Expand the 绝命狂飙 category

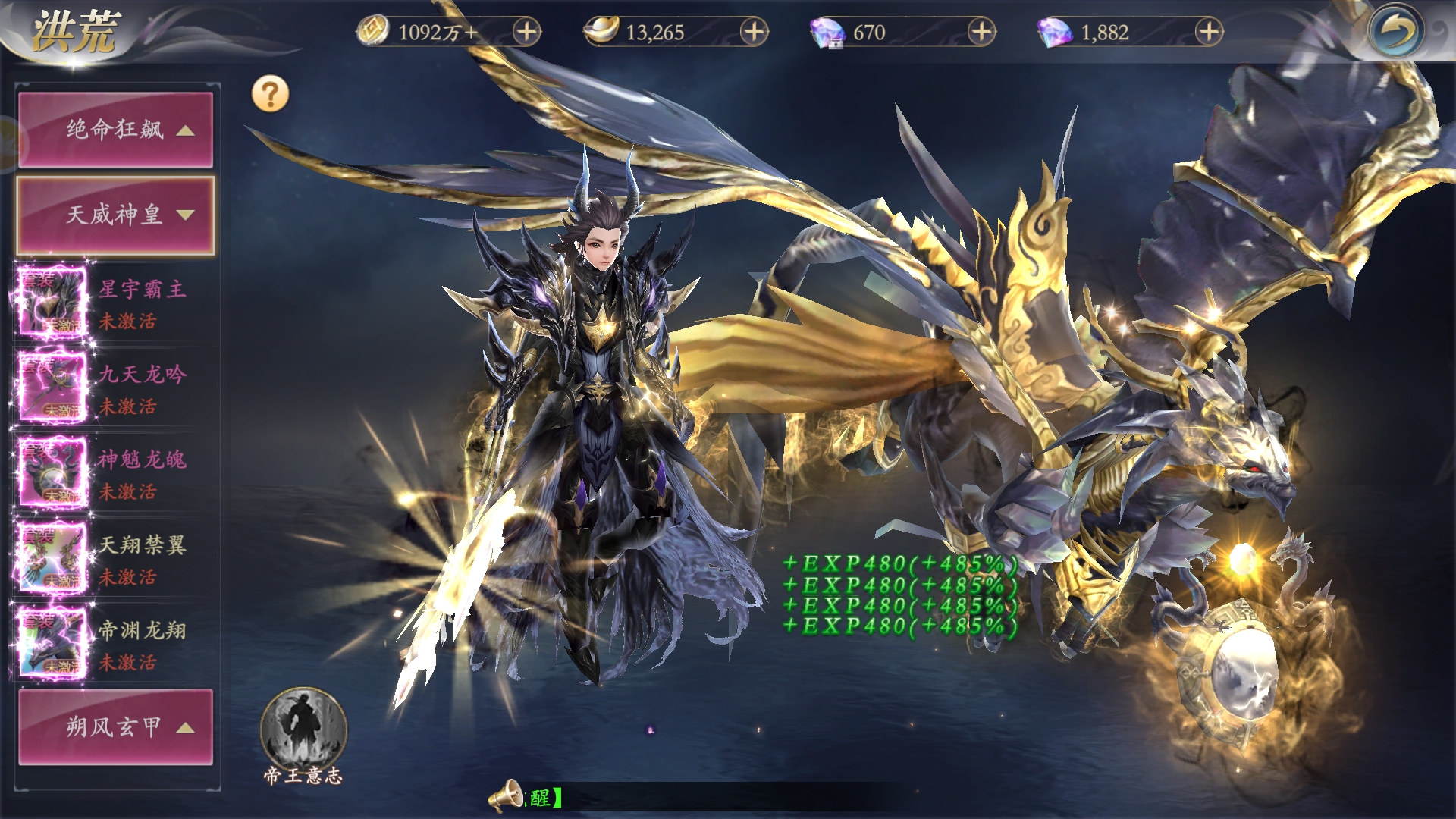tap(115, 130)
